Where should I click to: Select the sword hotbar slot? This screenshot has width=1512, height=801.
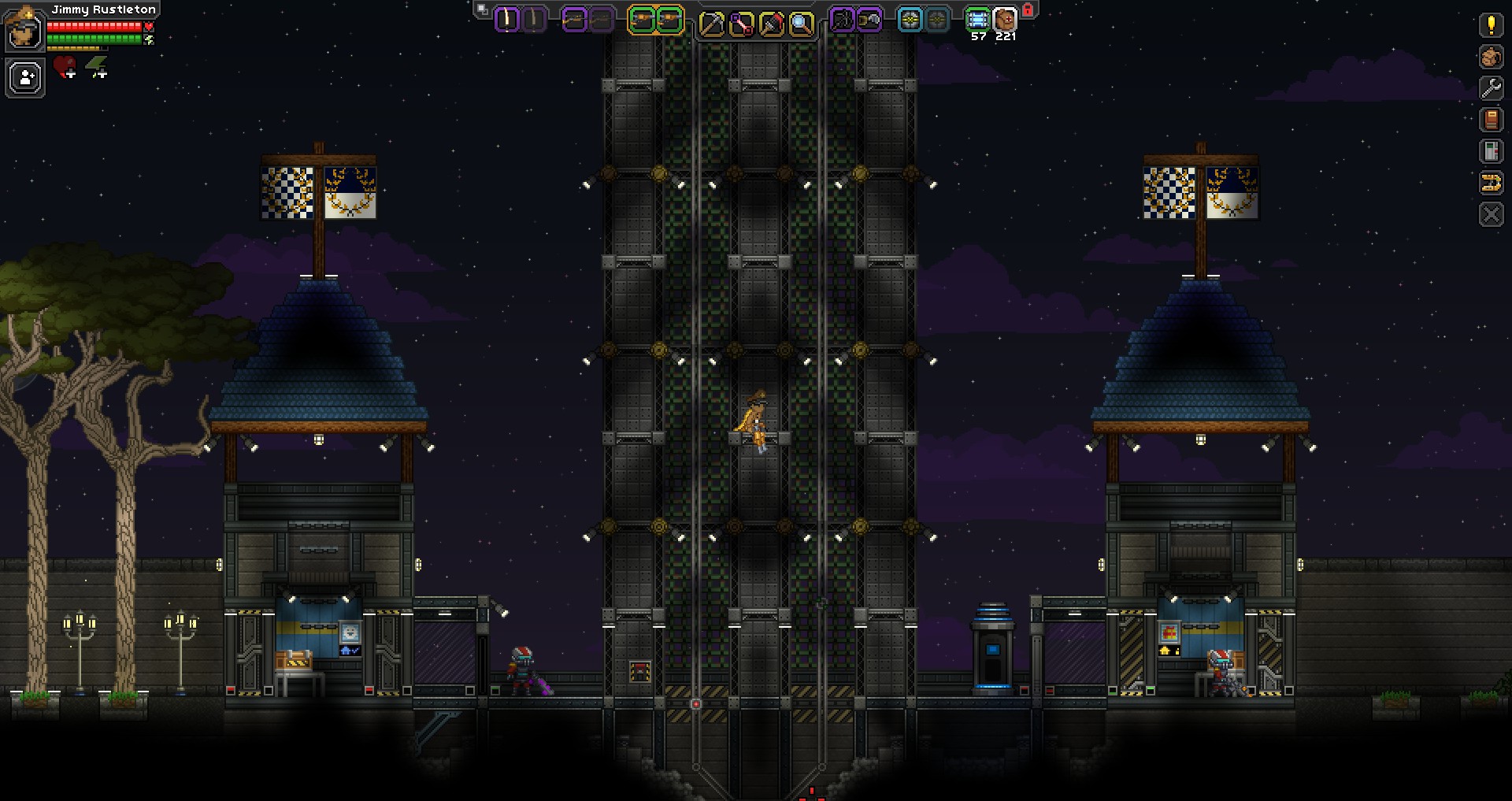(x=507, y=20)
